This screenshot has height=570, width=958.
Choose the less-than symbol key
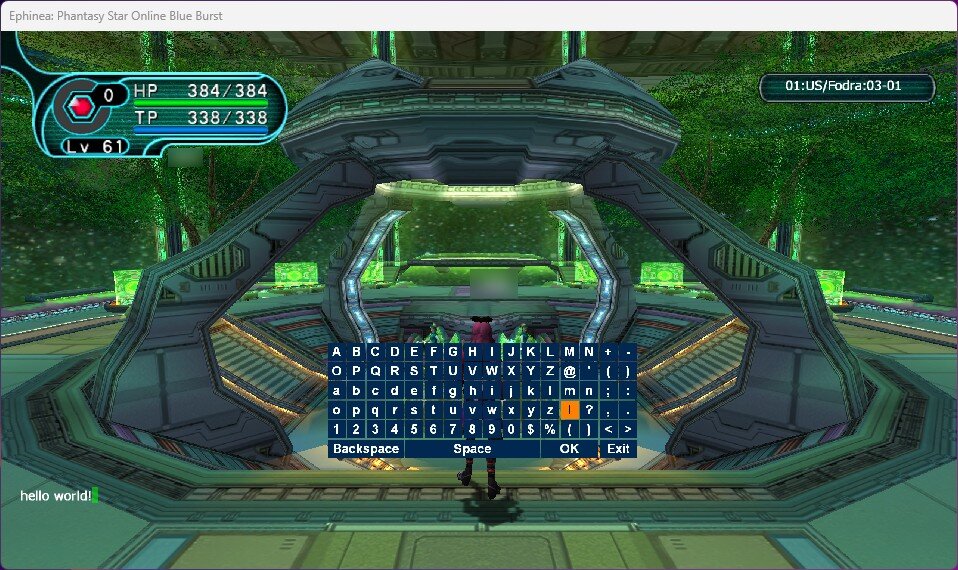(x=608, y=429)
